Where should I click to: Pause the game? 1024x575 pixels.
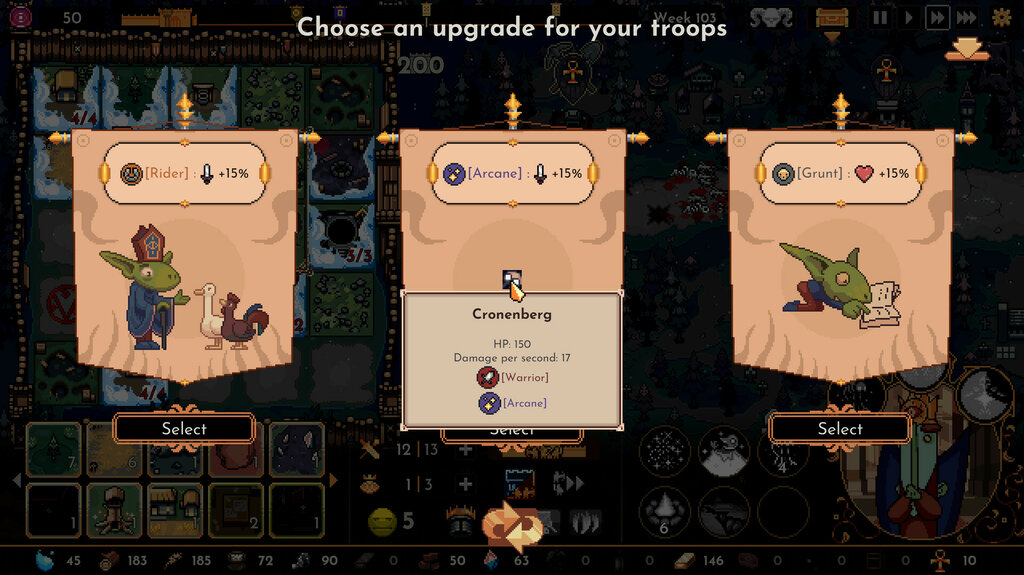[881, 17]
